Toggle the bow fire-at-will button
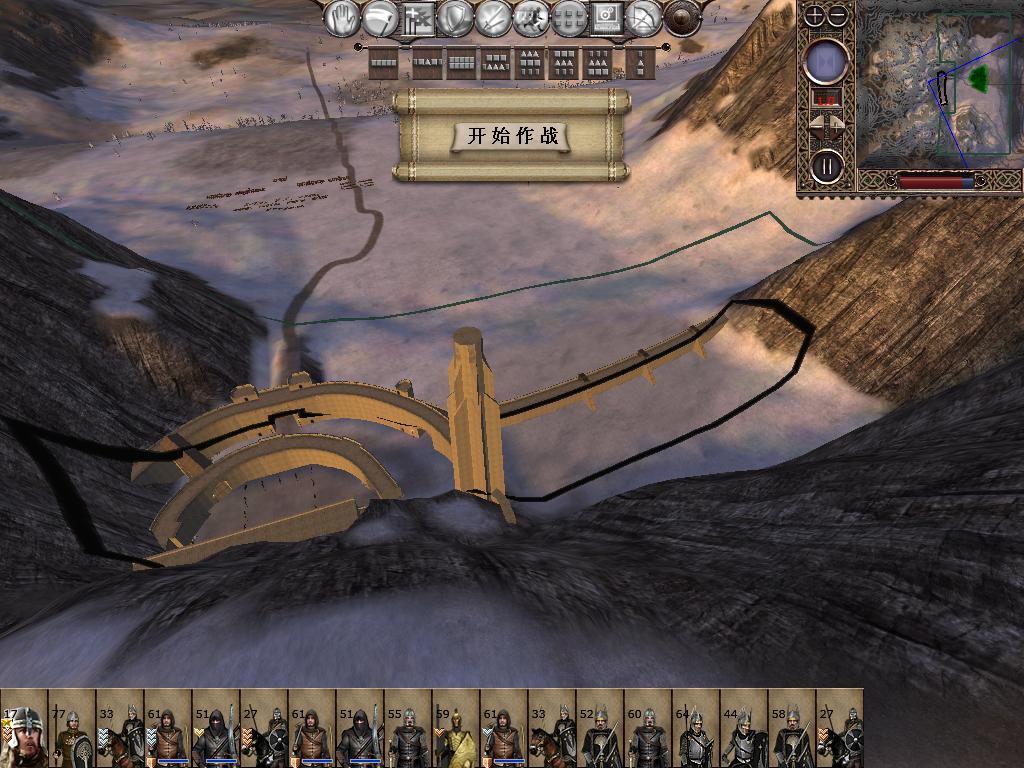 [x=645, y=18]
